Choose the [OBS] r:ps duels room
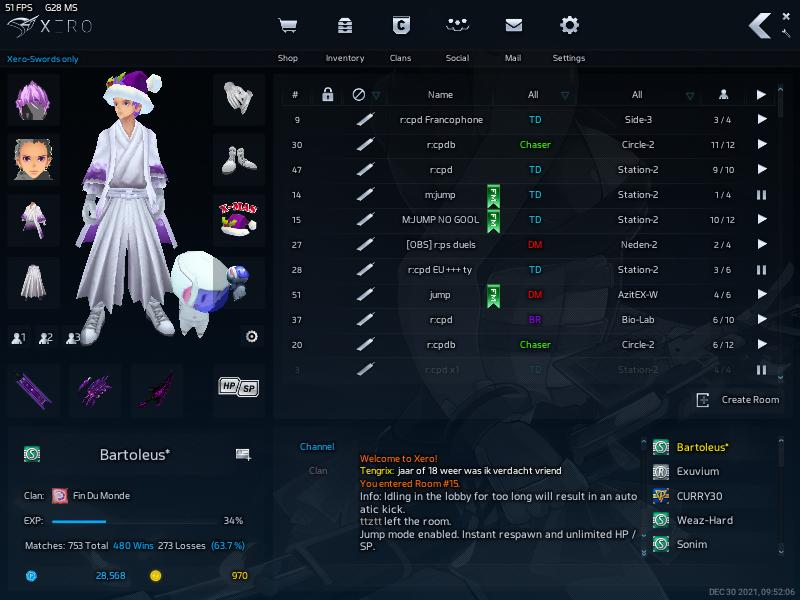The height and width of the screenshot is (600, 800). (x=440, y=245)
